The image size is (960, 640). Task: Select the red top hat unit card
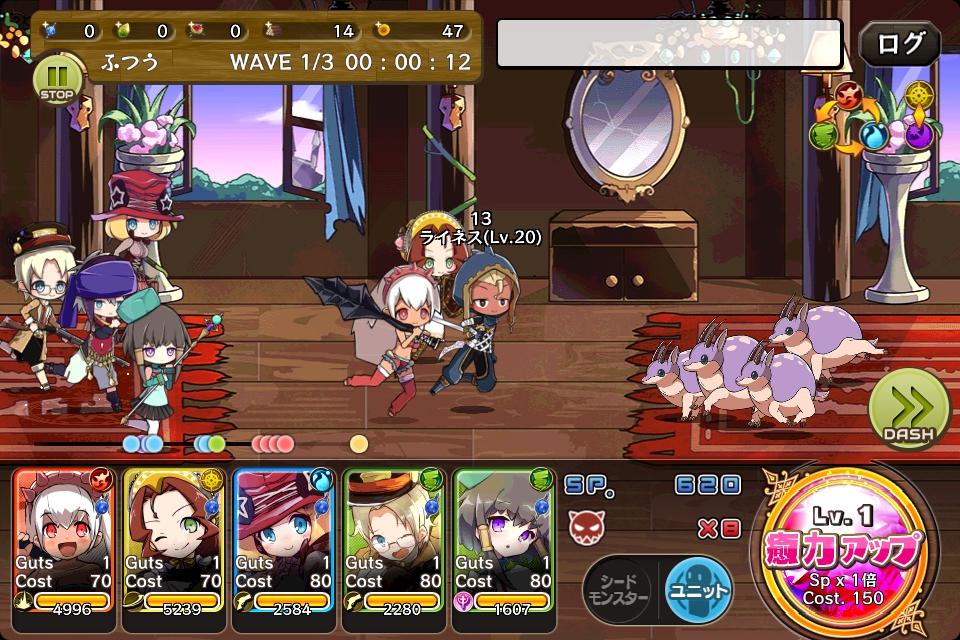point(284,540)
